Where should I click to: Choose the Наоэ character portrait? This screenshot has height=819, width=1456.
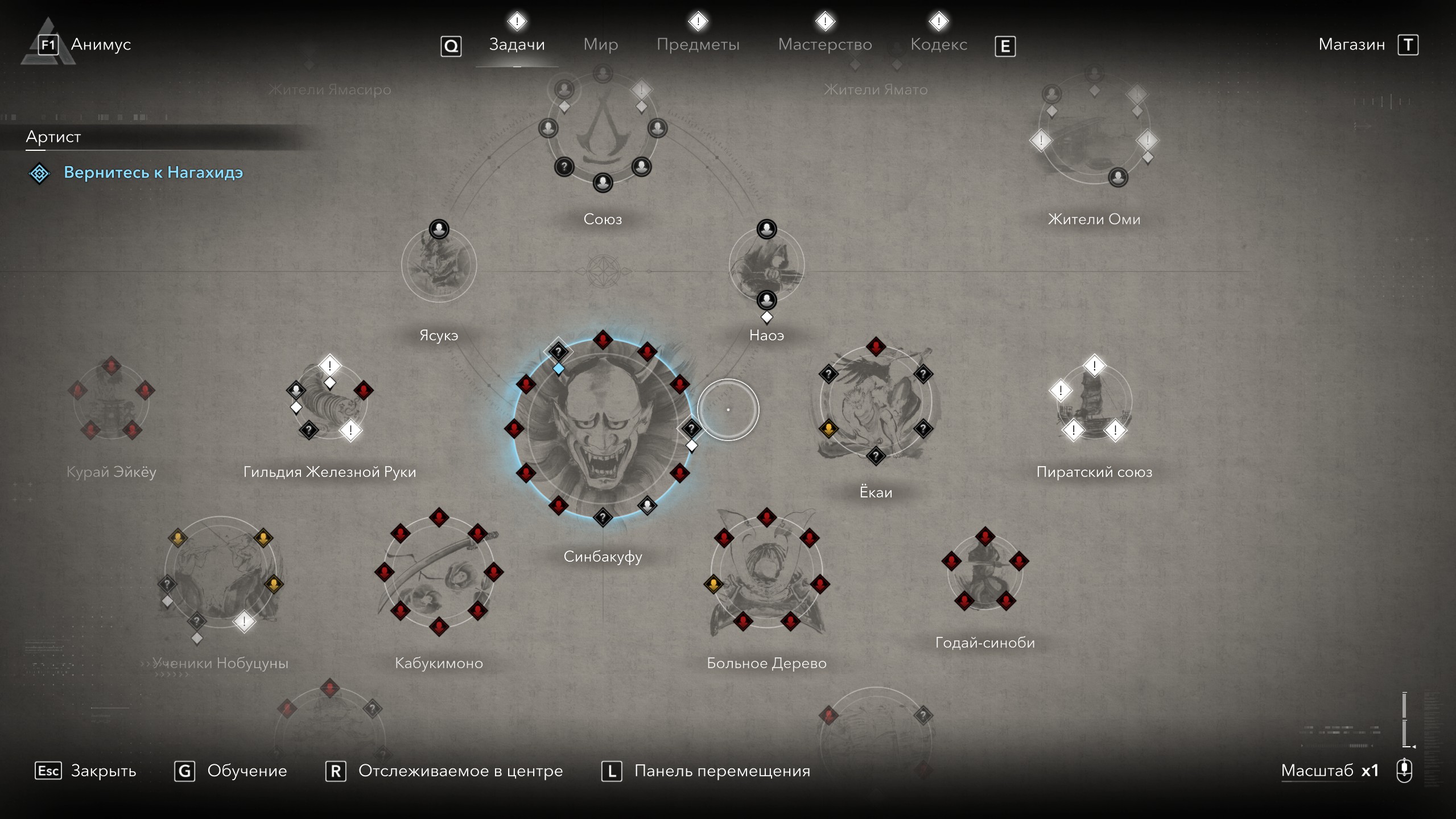coord(766,265)
